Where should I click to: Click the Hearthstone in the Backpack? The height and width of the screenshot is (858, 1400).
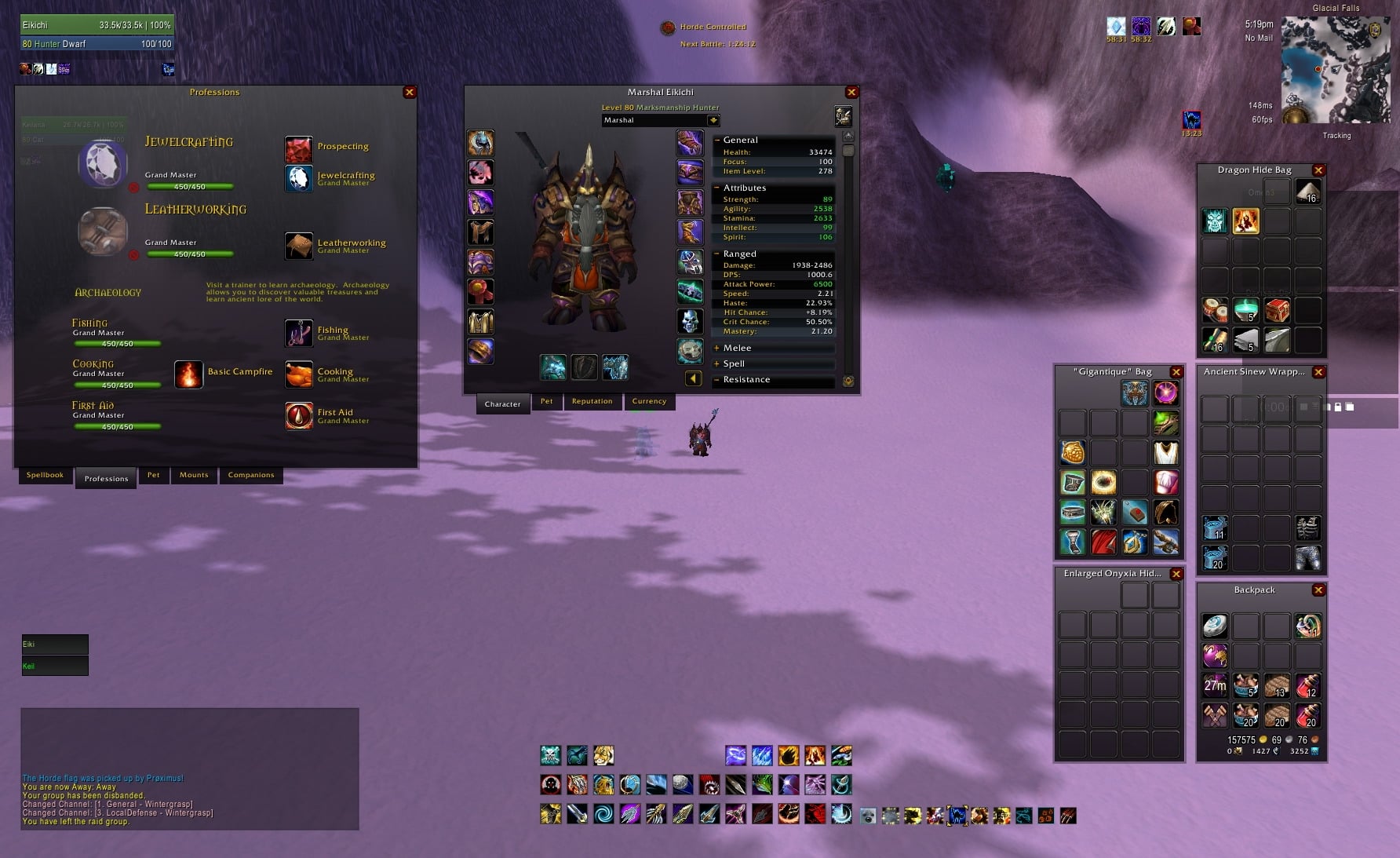pos(1215,626)
